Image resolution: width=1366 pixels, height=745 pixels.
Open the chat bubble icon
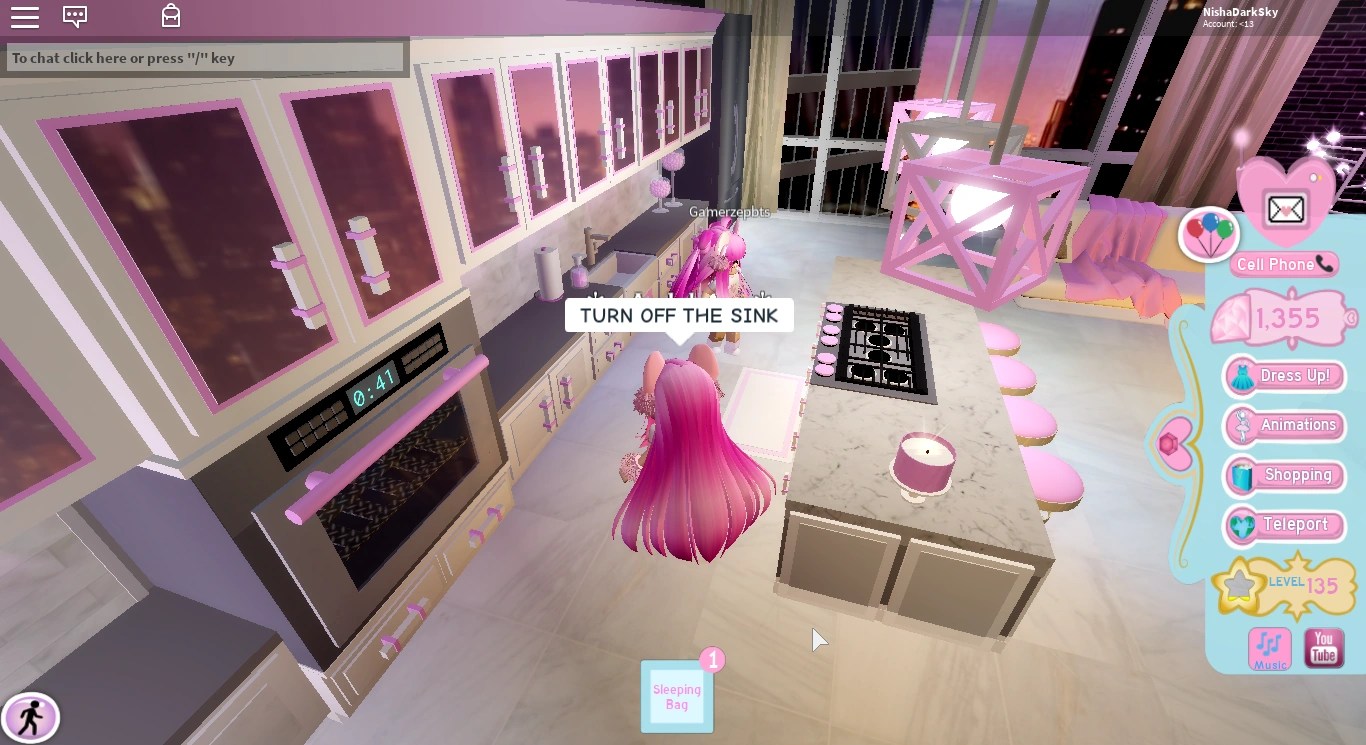coord(75,16)
